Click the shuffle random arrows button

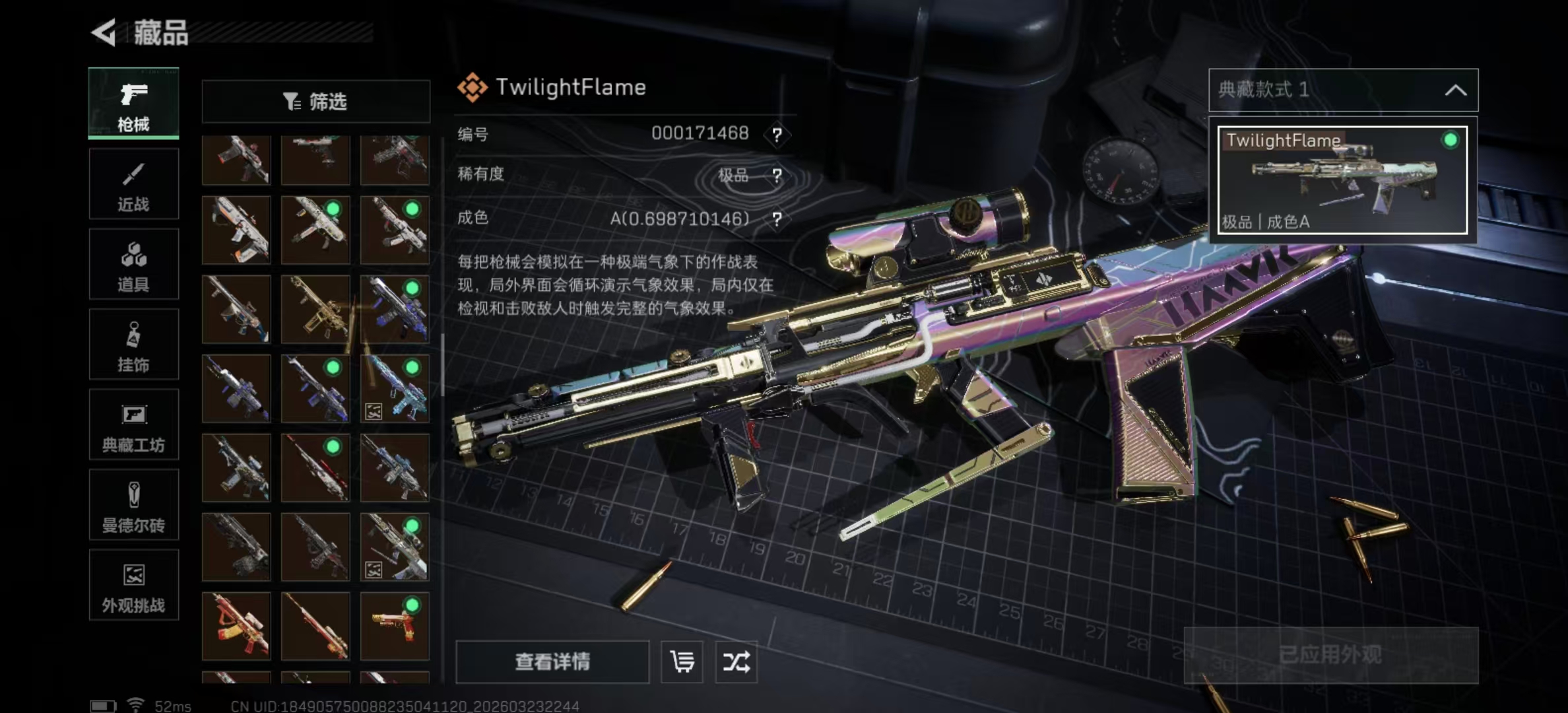coord(736,662)
